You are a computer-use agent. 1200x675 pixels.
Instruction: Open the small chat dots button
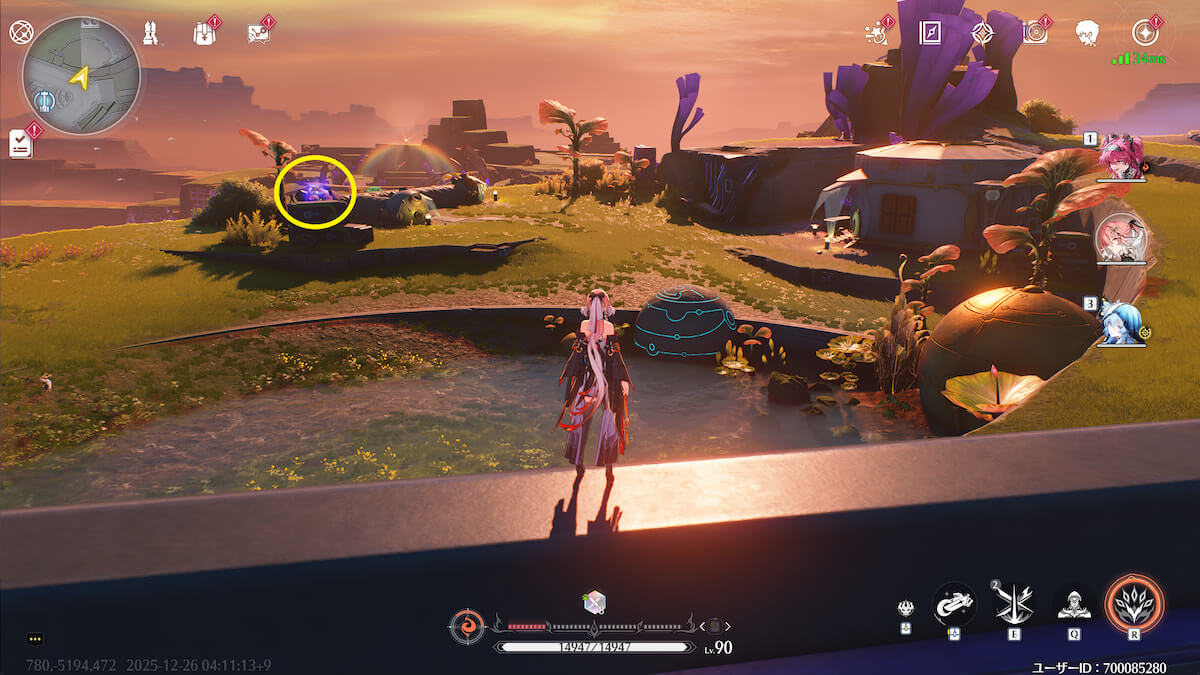click(x=35, y=638)
